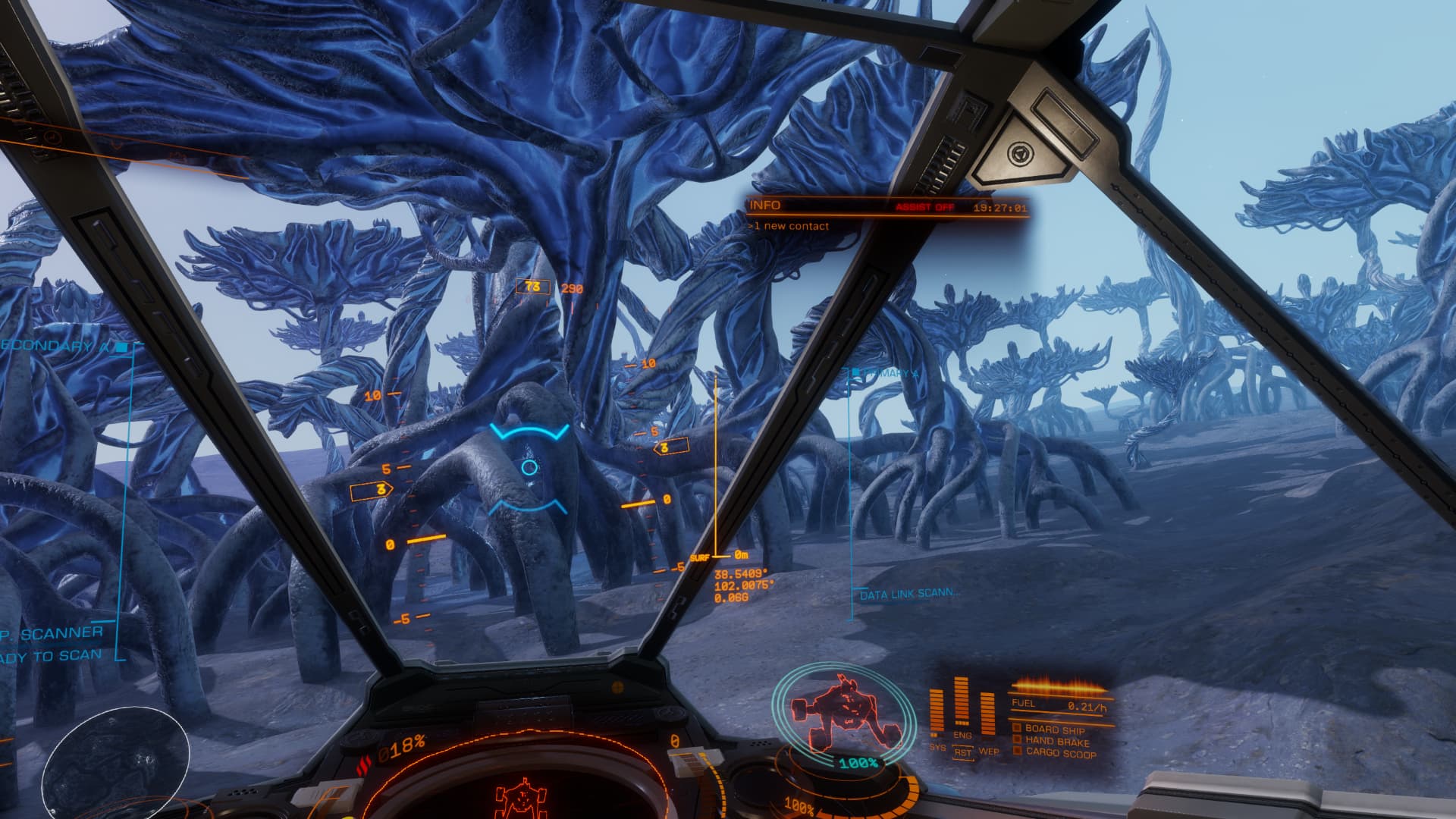Click the circular radar scanner display
This screenshot has width=1456, height=819.
click(x=115, y=758)
